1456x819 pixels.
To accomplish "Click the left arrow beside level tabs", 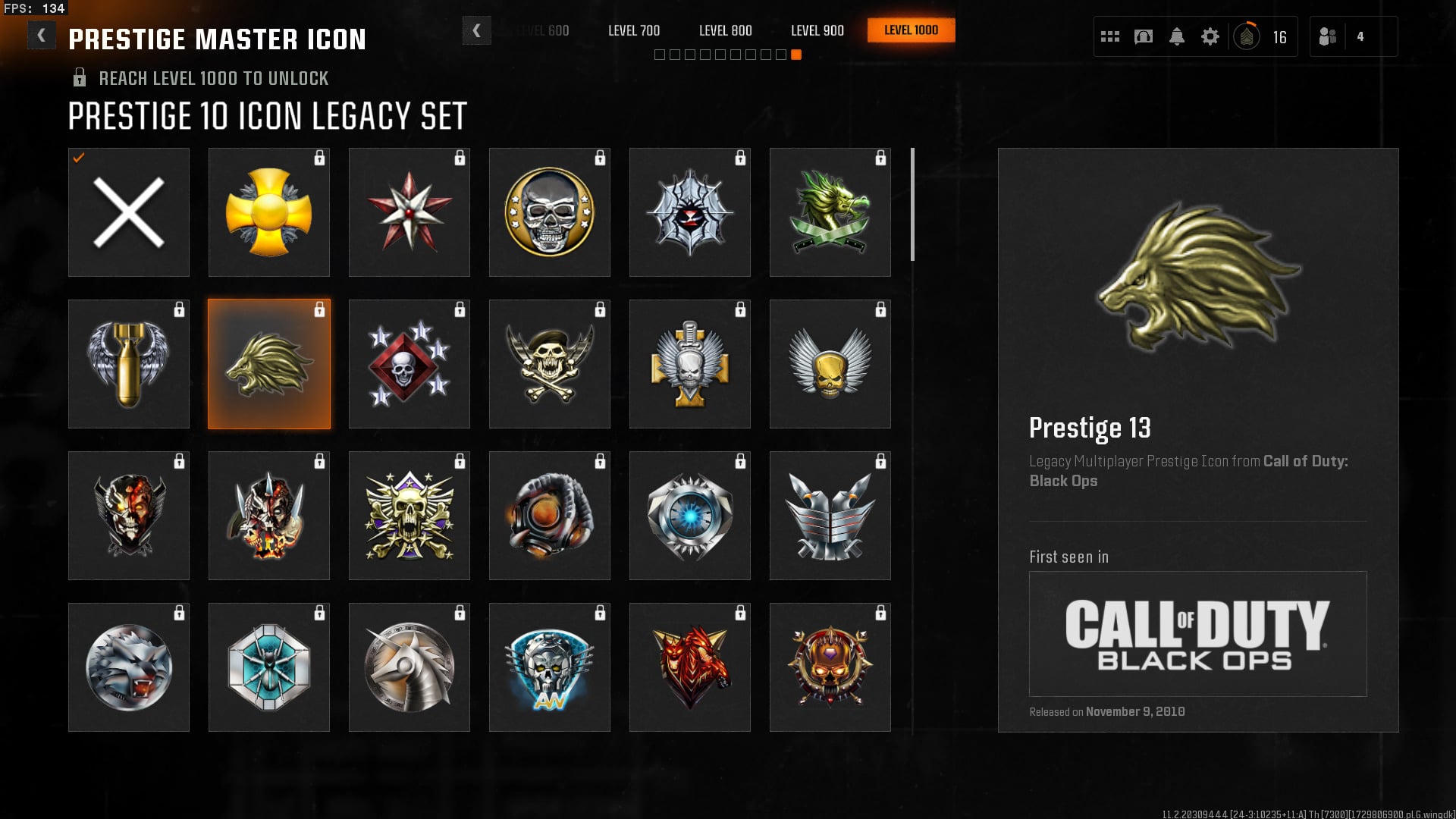I will tap(476, 30).
